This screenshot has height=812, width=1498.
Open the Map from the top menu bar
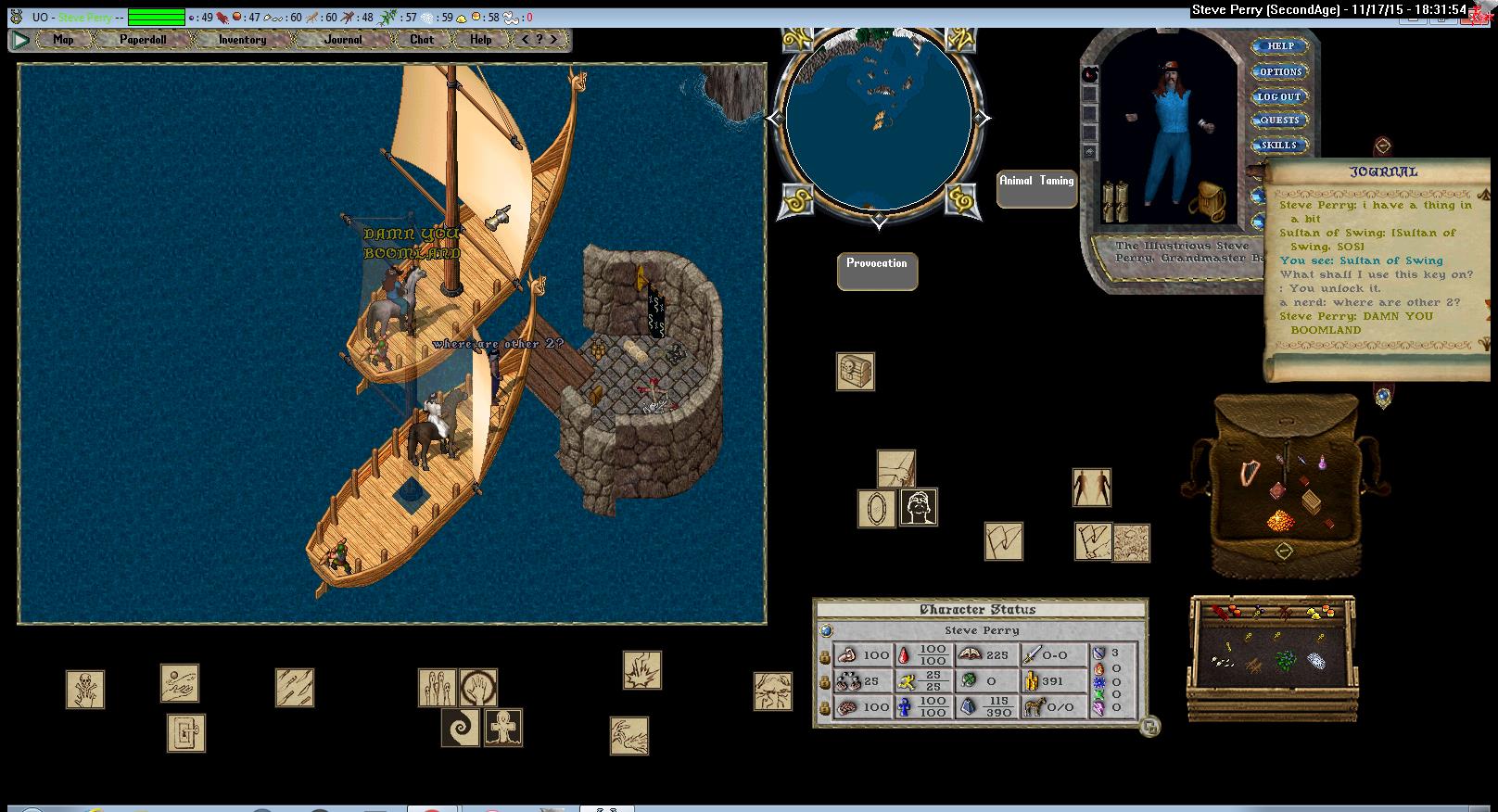tap(63, 40)
